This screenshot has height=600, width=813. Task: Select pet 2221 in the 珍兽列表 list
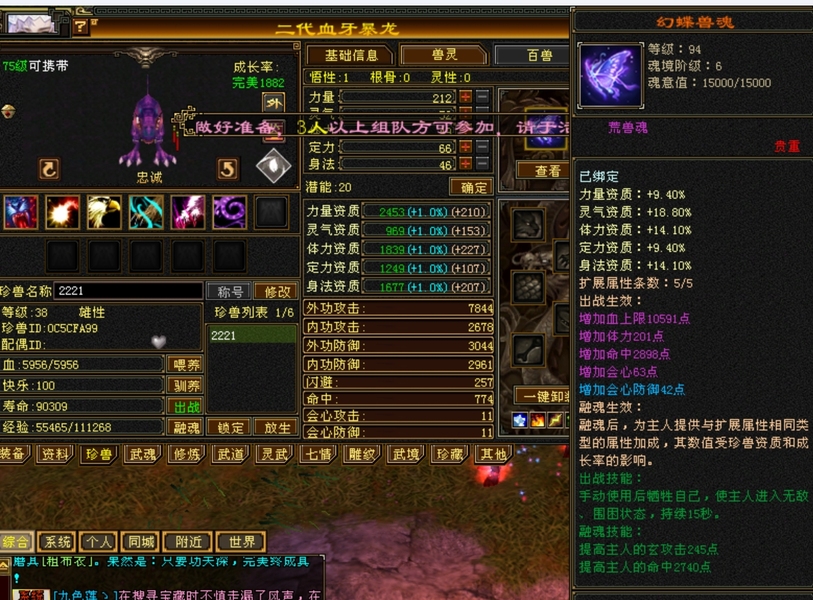[x=252, y=336]
